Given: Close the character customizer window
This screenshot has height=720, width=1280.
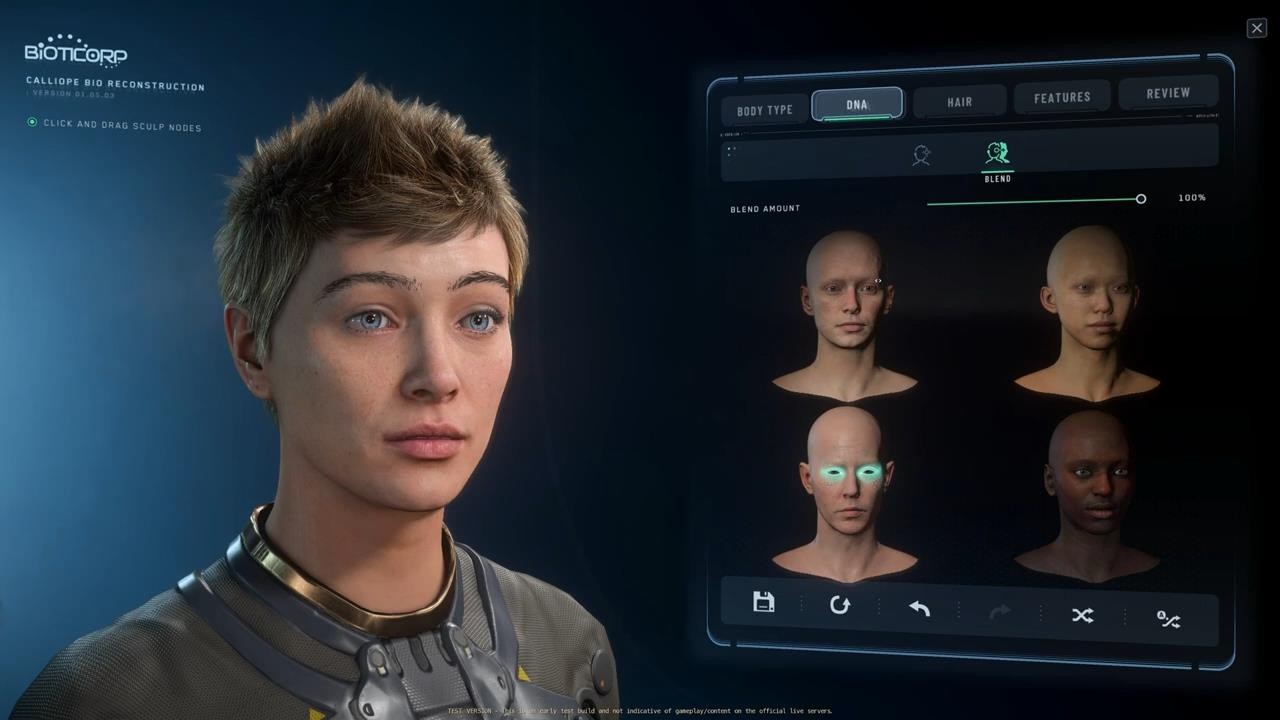Looking at the screenshot, I should tap(1257, 28).
